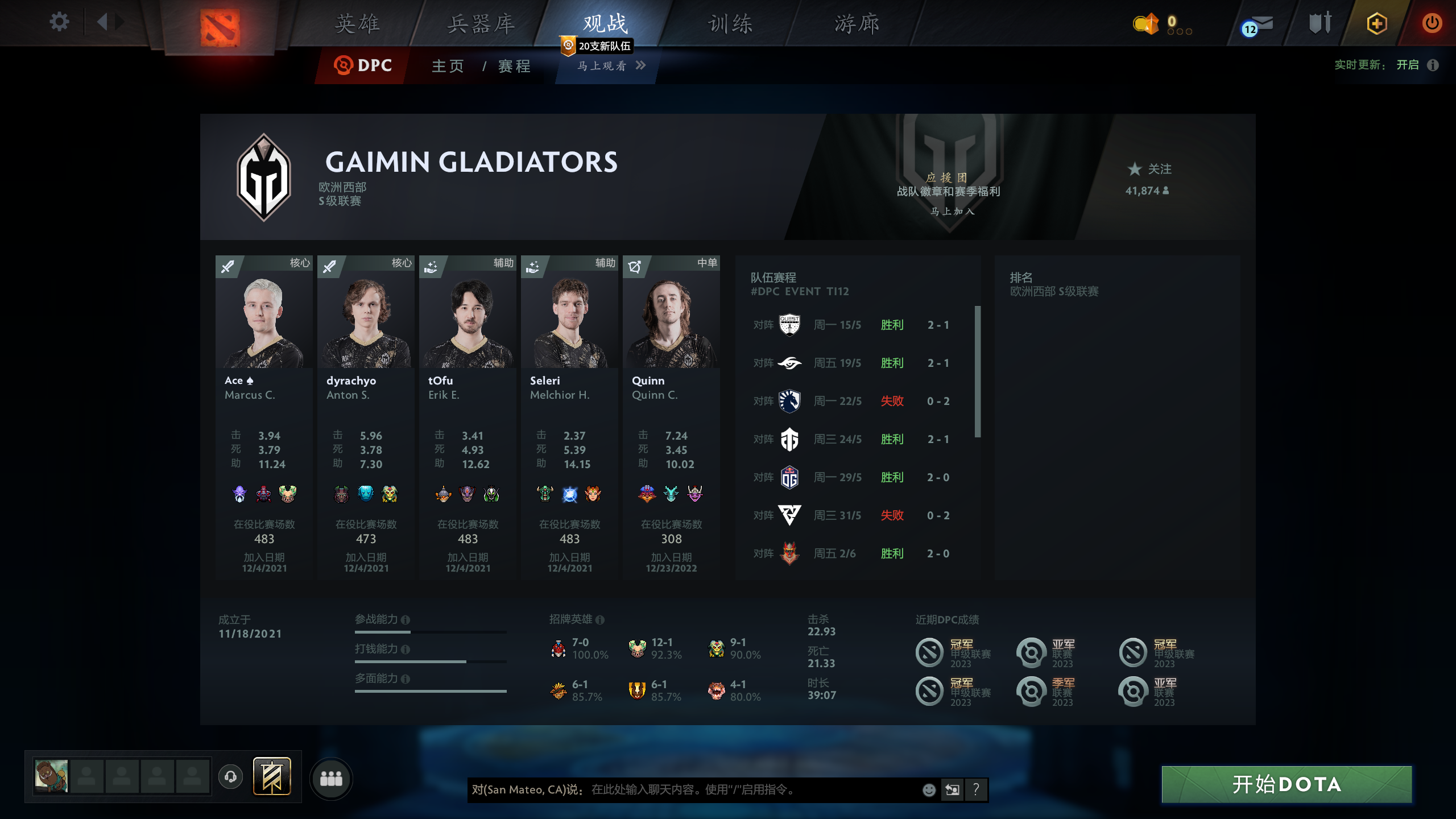The height and width of the screenshot is (819, 1456).
Task: Go to the 英雄 heroes tab
Action: pos(357,24)
